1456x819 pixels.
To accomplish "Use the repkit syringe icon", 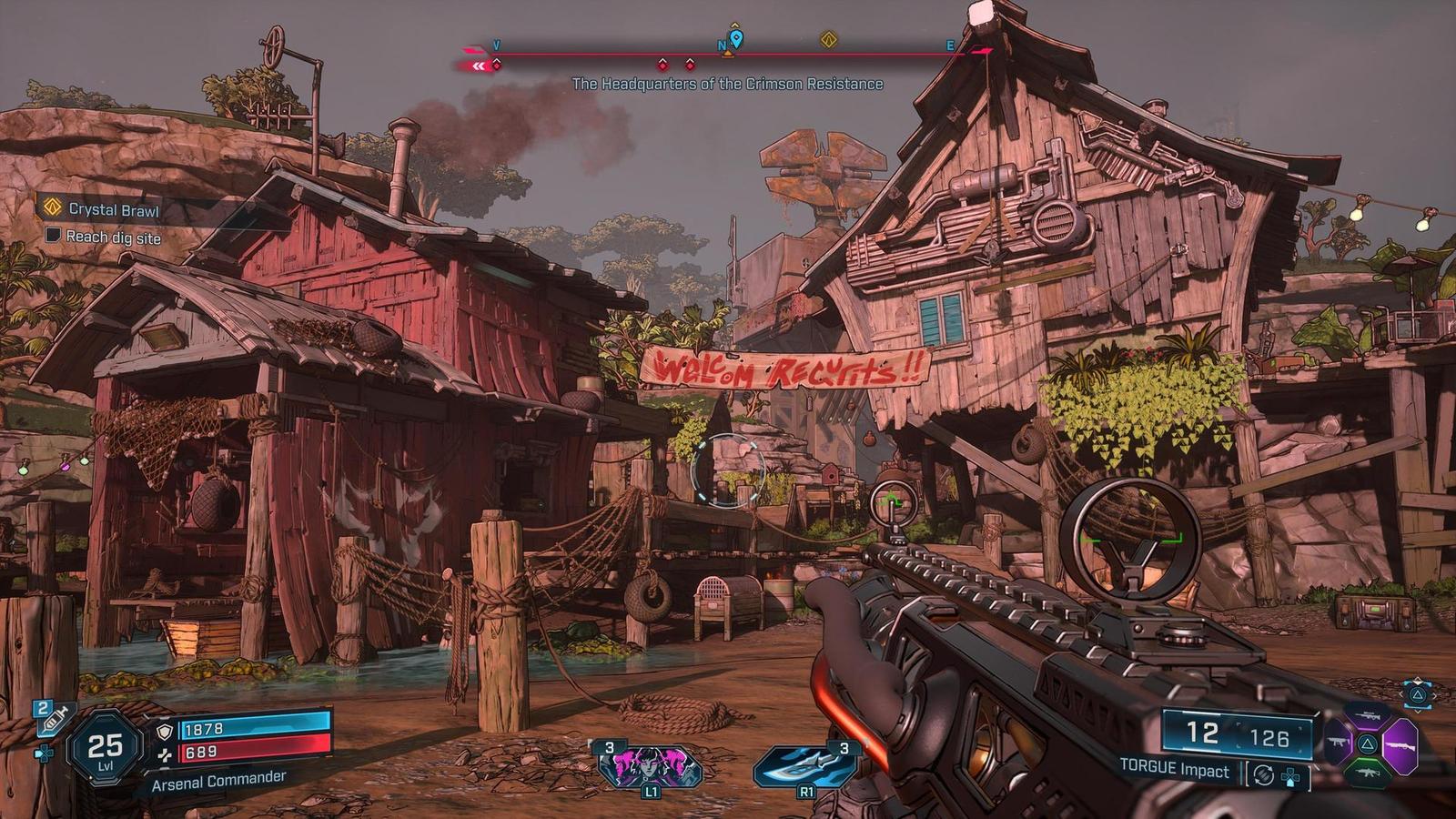I will [x=53, y=720].
